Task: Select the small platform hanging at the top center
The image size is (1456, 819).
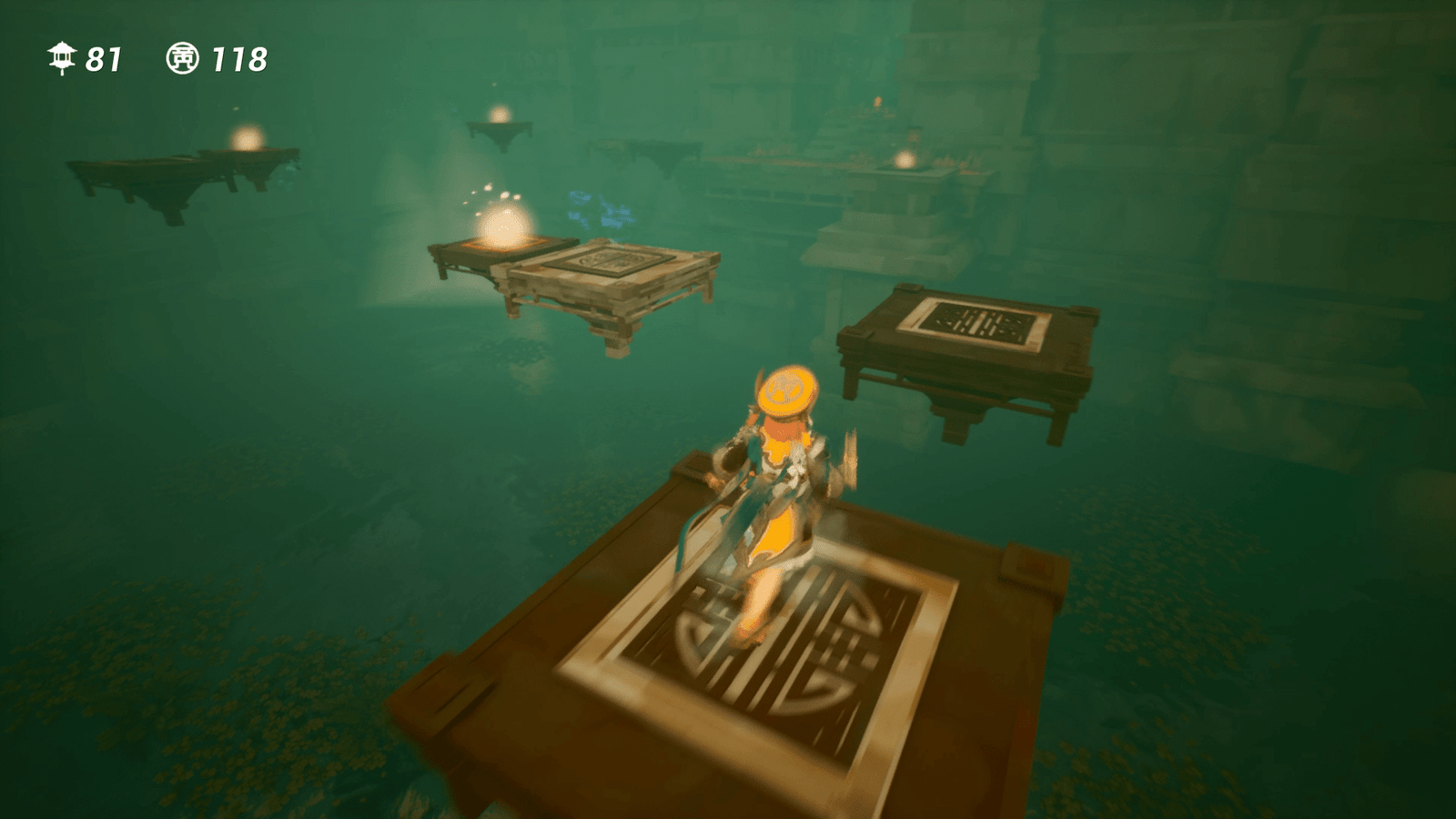Action: point(499,127)
